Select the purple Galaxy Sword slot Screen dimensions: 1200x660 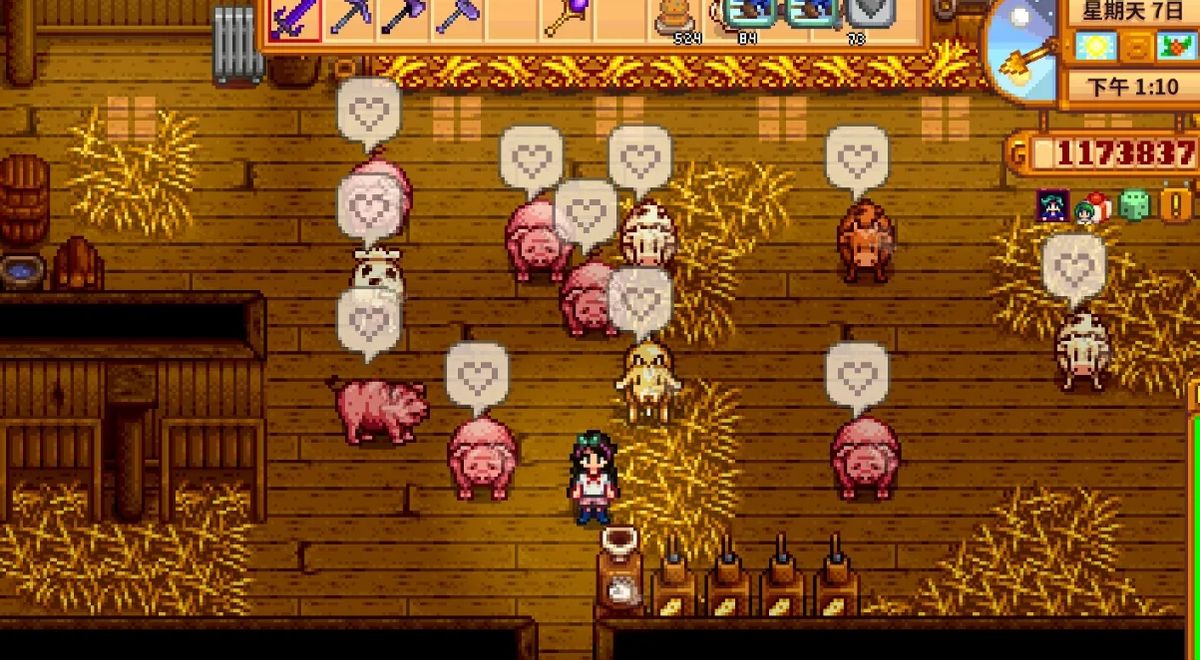point(294,17)
